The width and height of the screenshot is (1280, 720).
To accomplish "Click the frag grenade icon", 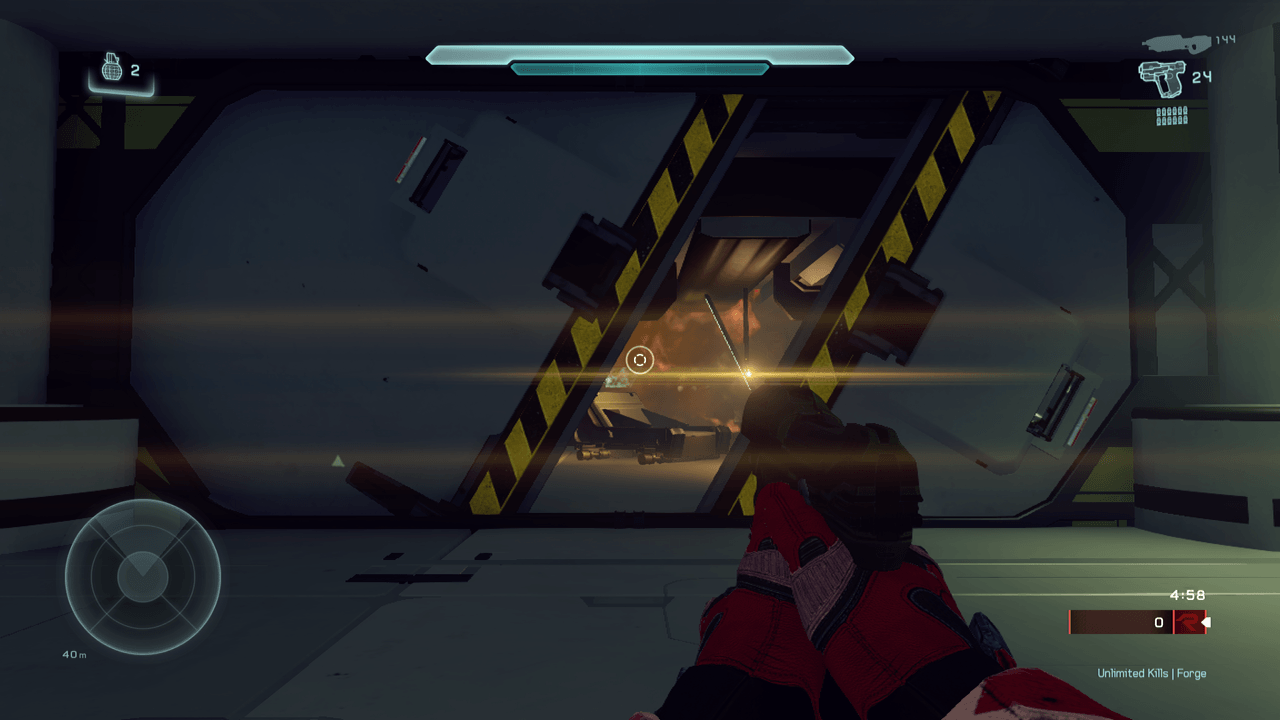I will tap(113, 69).
